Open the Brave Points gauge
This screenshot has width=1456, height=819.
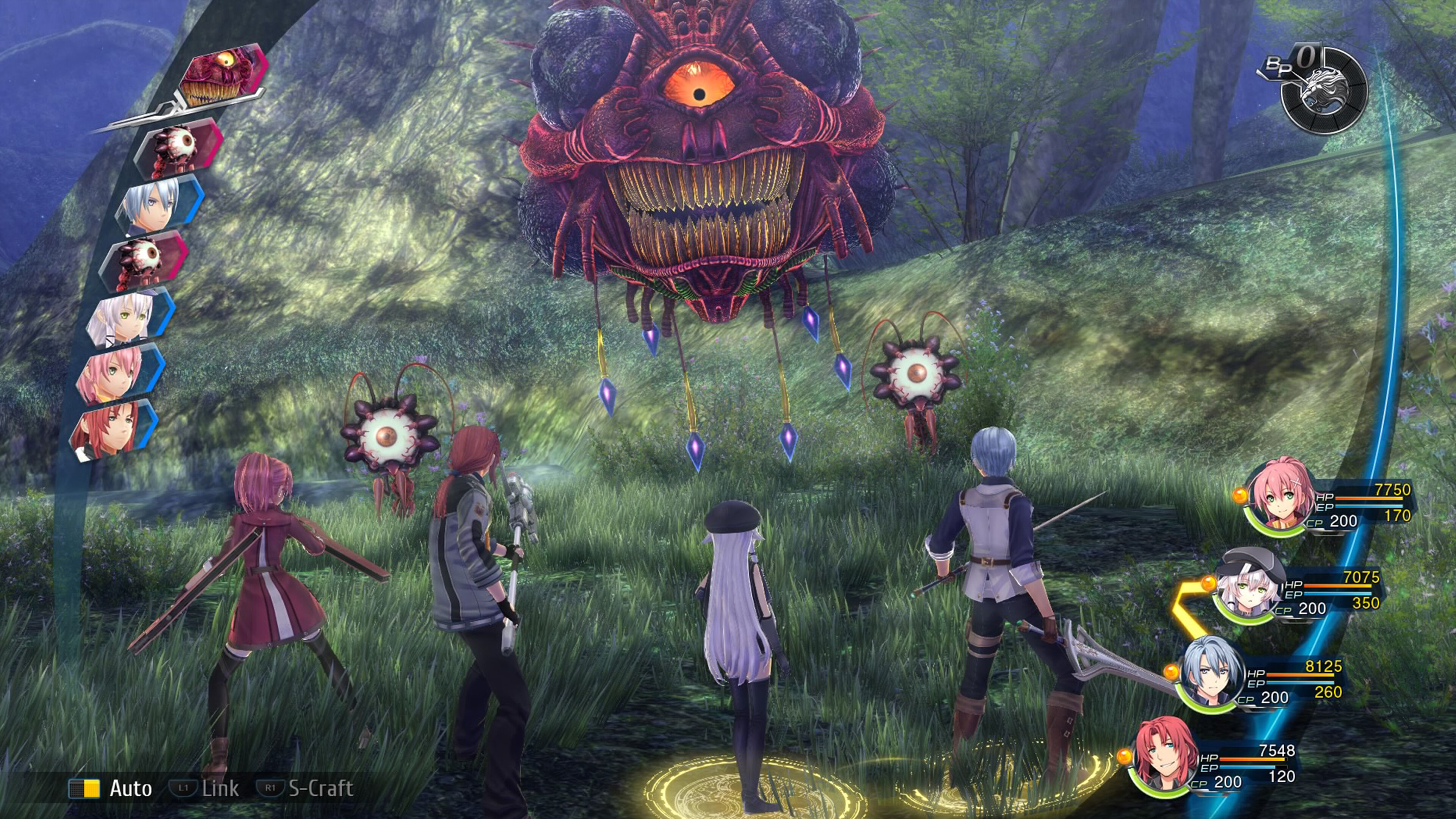pyautogui.click(x=1323, y=91)
